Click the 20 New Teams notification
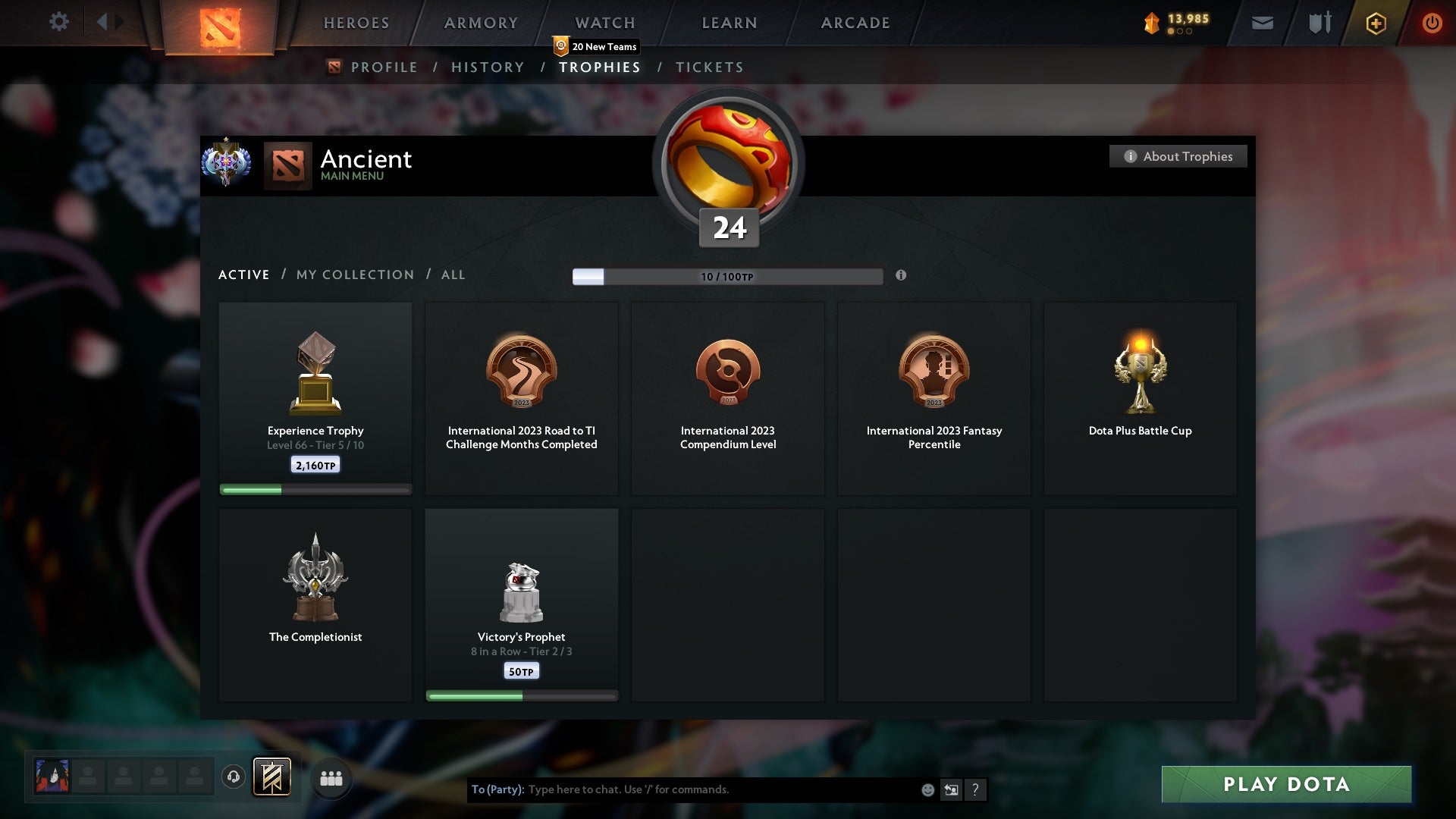The image size is (1456, 819). tap(597, 46)
